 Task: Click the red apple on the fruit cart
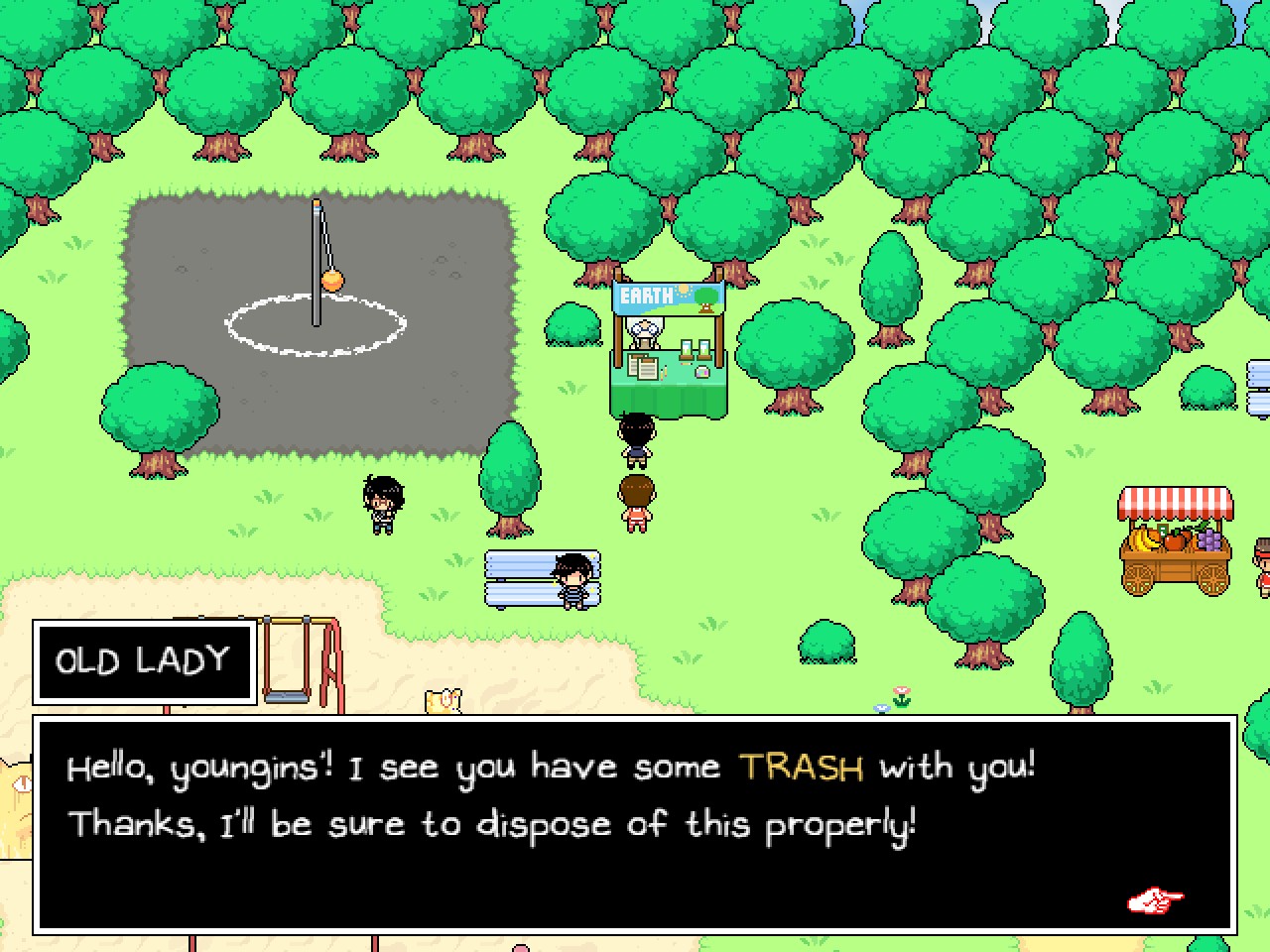point(1174,540)
